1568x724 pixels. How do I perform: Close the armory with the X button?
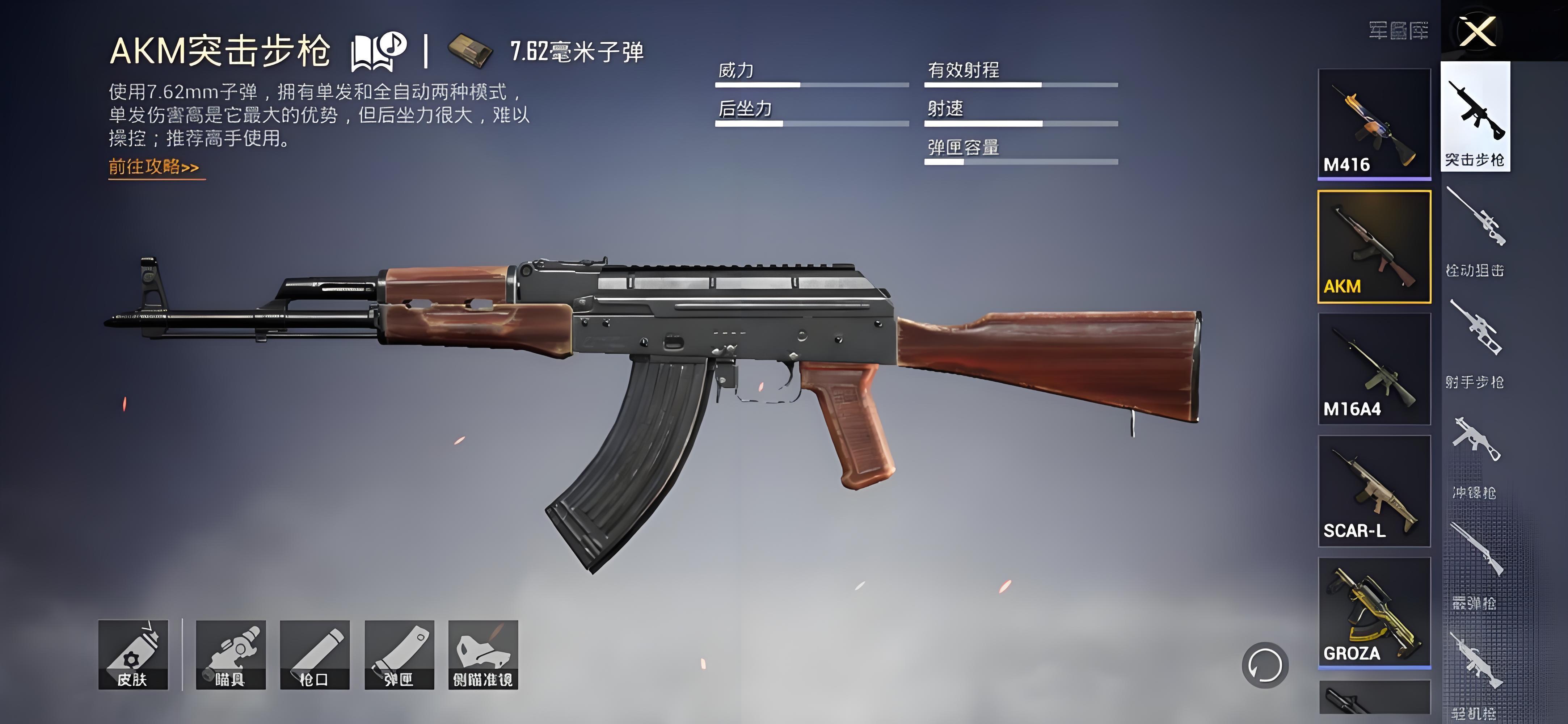[x=1477, y=31]
